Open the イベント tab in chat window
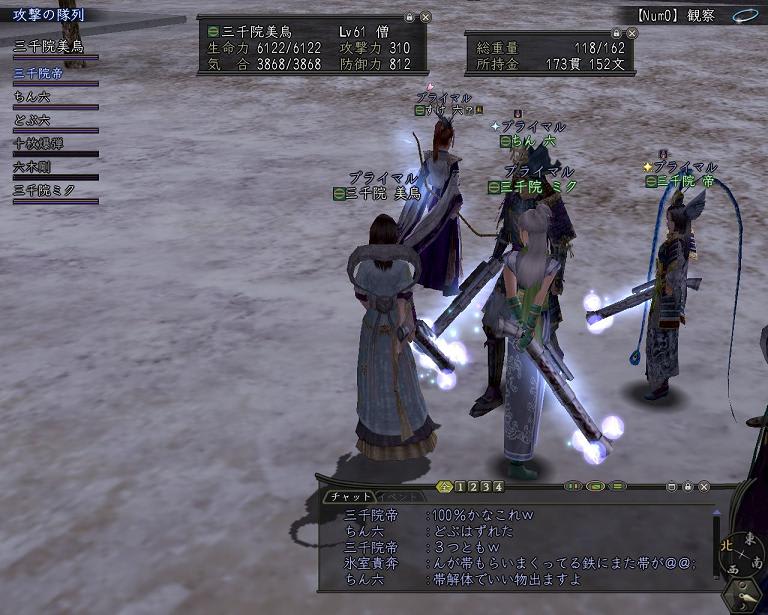The image size is (768, 615). 398,496
